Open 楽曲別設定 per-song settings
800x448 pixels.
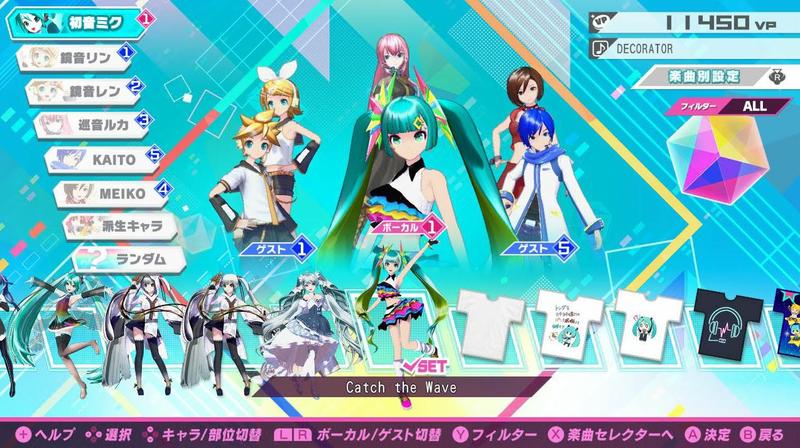click(712, 75)
